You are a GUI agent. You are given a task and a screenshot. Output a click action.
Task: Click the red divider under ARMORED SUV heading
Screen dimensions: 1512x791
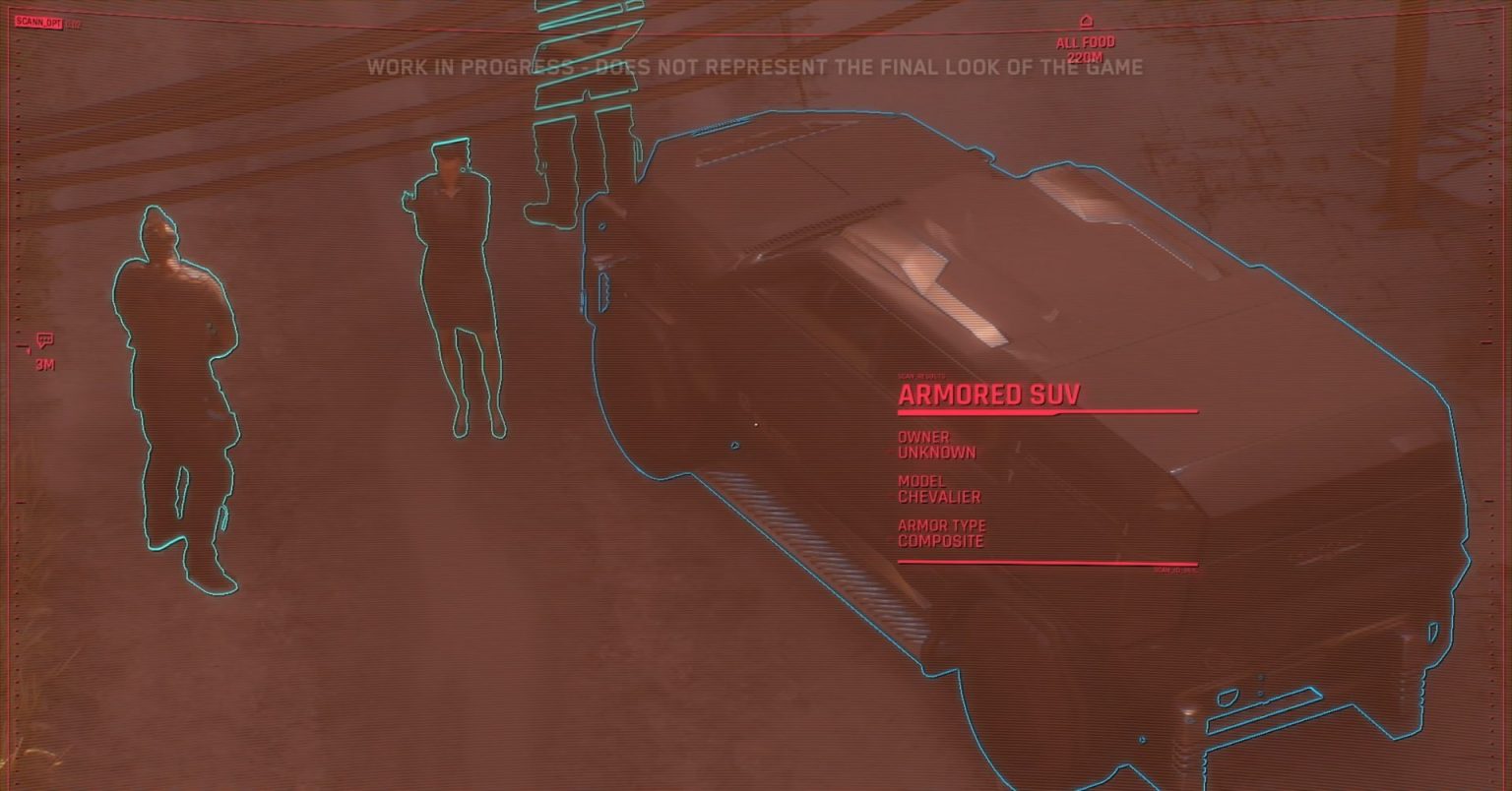click(1047, 410)
